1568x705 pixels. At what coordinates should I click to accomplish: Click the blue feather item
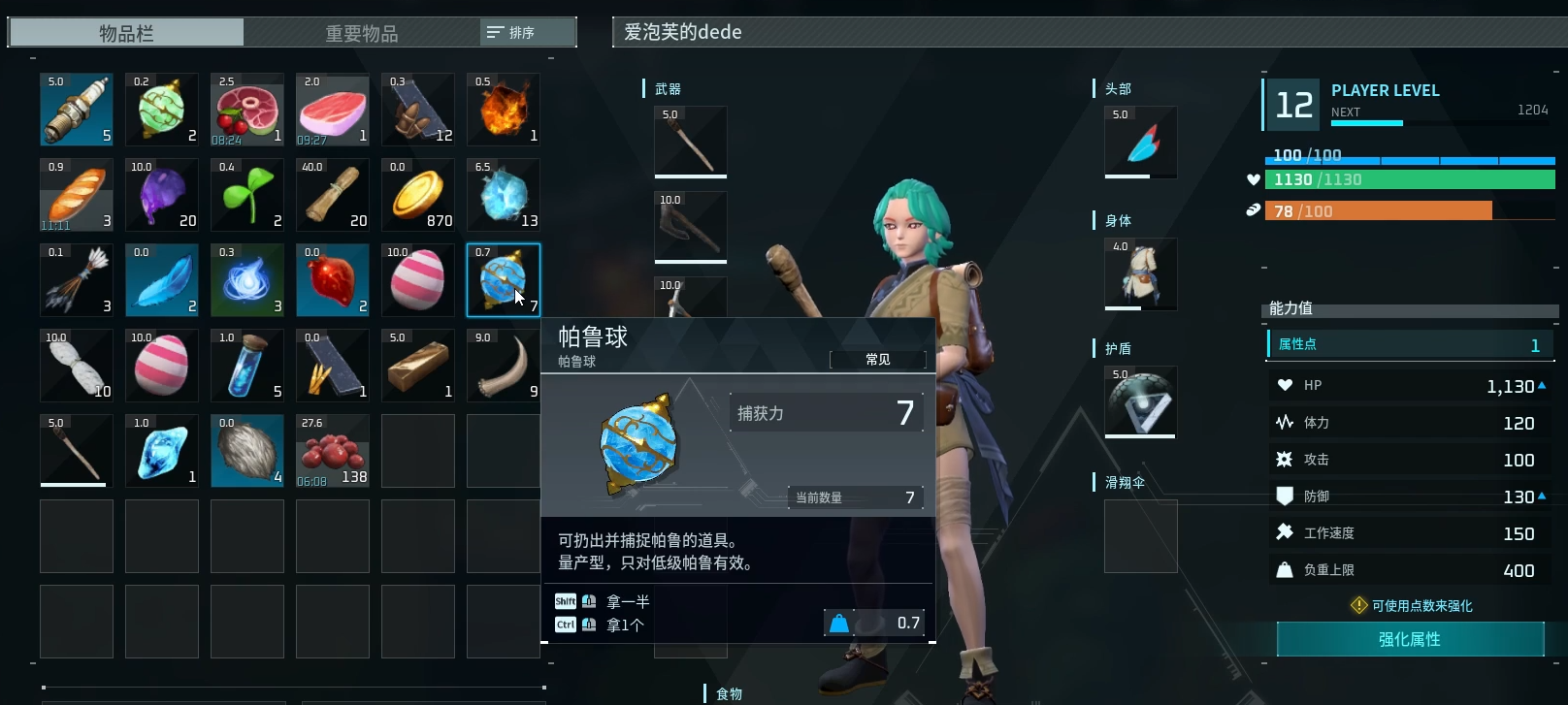[x=162, y=280]
